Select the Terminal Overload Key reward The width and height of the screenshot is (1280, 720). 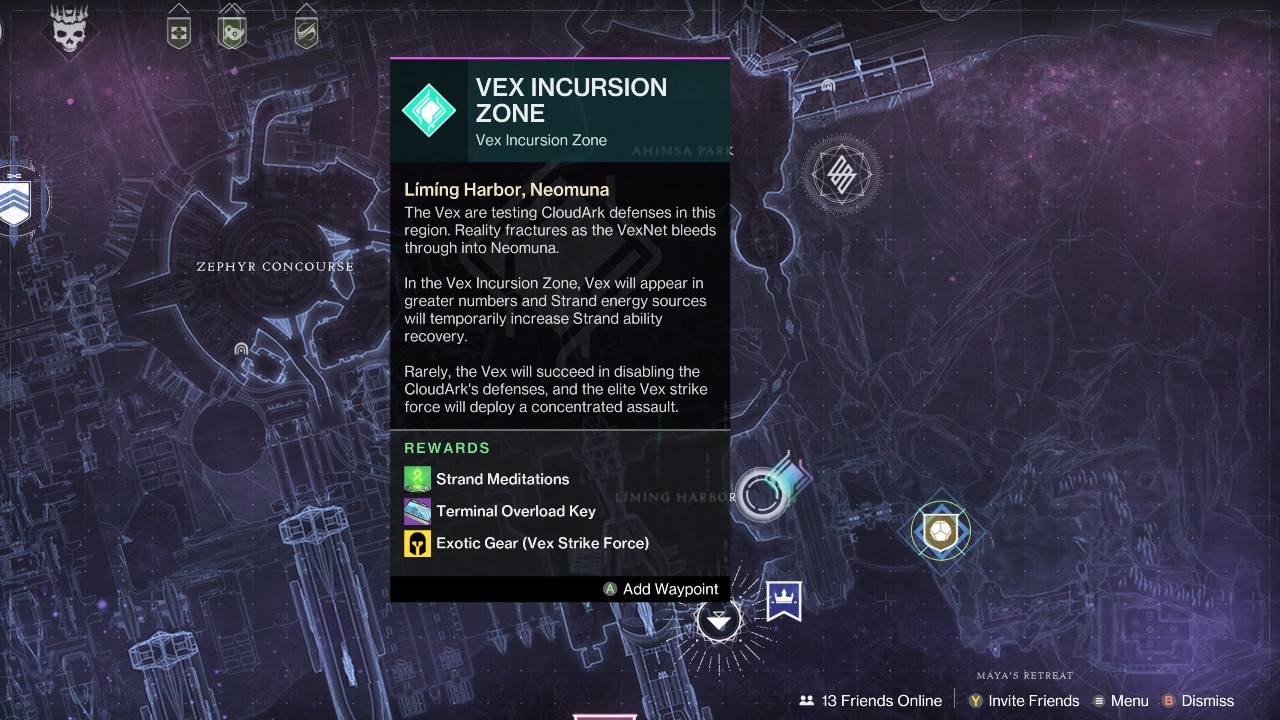click(514, 511)
